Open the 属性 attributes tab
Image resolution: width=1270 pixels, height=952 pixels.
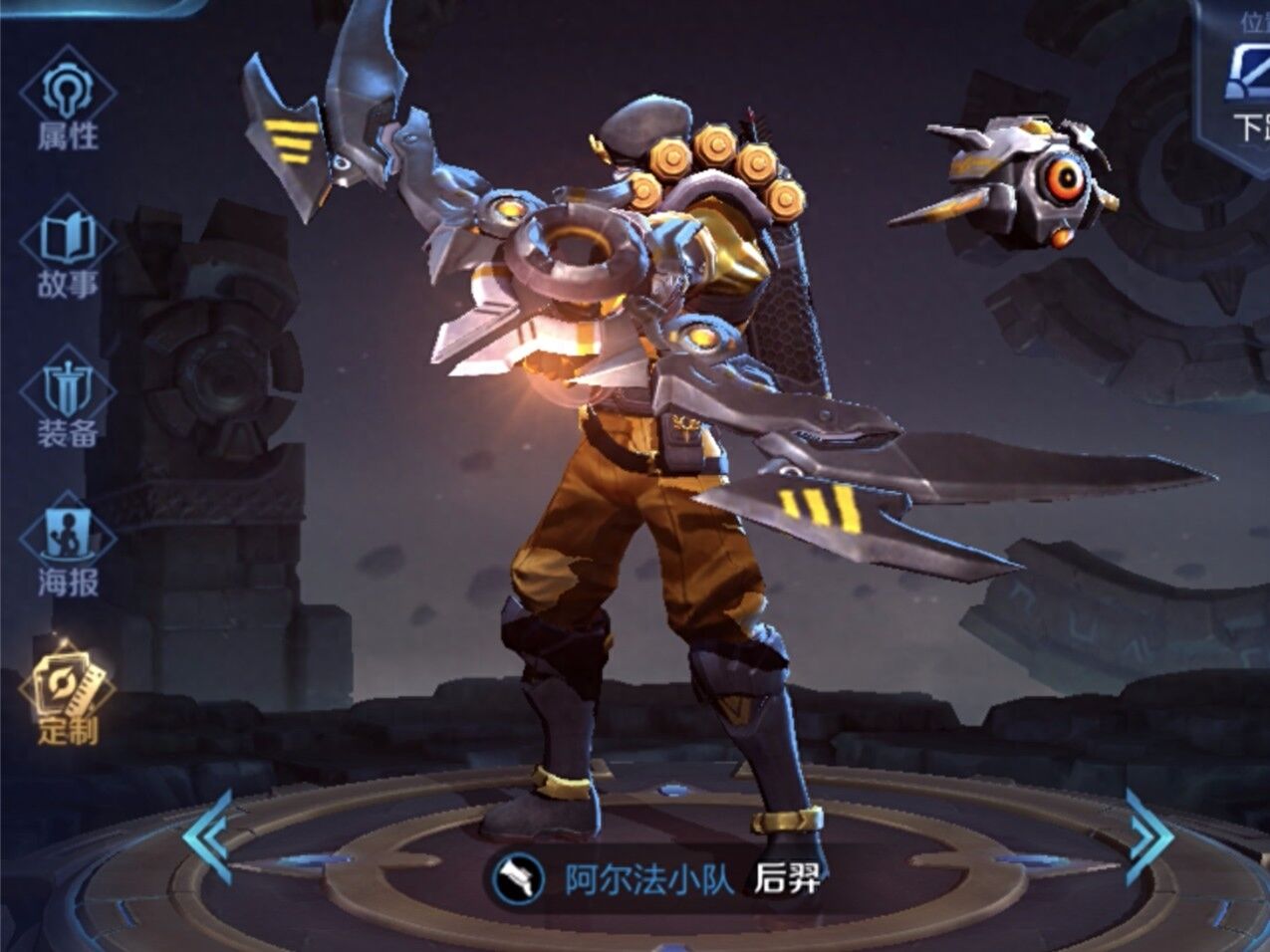[x=68, y=102]
